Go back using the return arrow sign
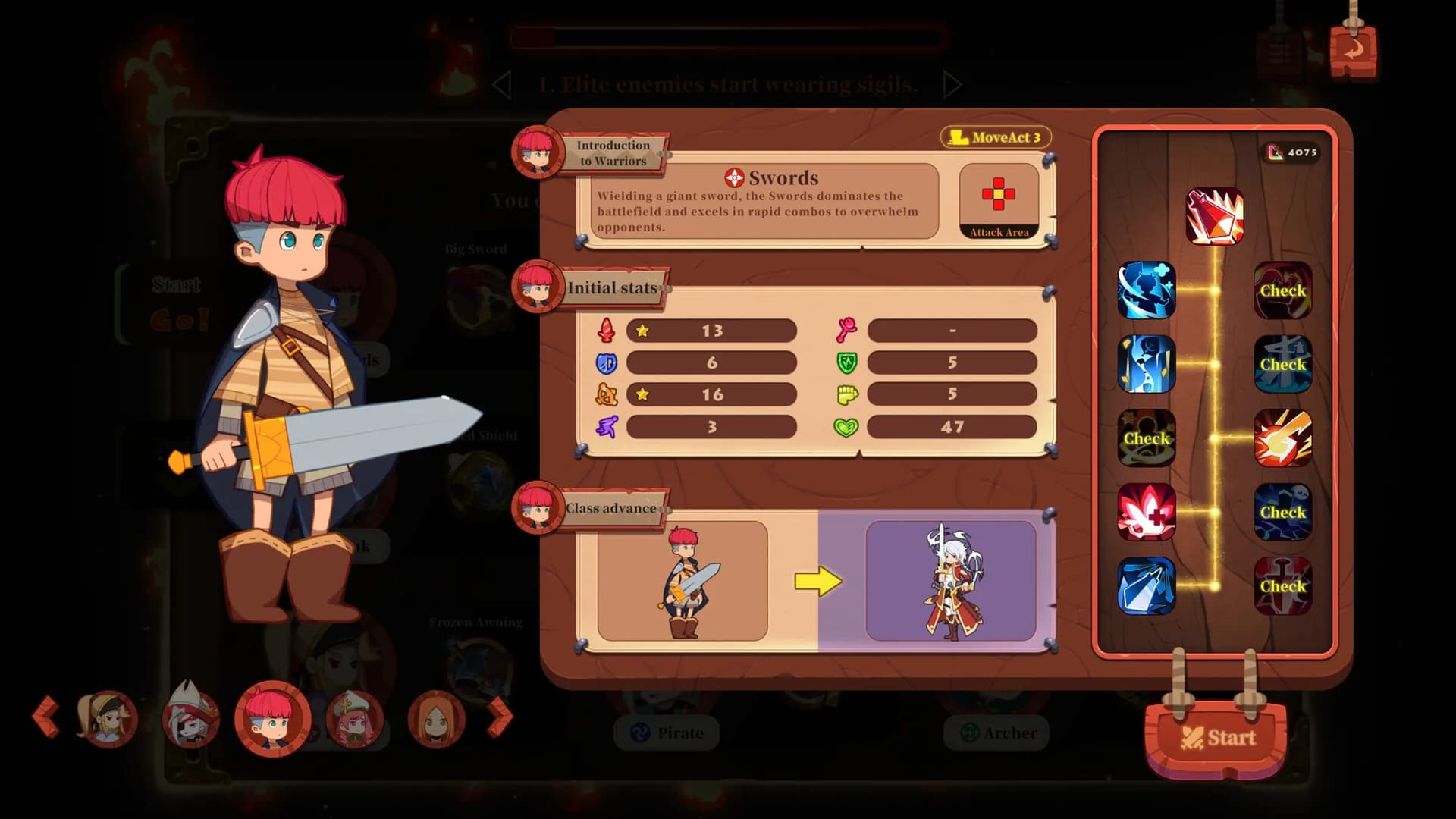The height and width of the screenshot is (819, 1456). pyautogui.click(x=1353, y=51)
